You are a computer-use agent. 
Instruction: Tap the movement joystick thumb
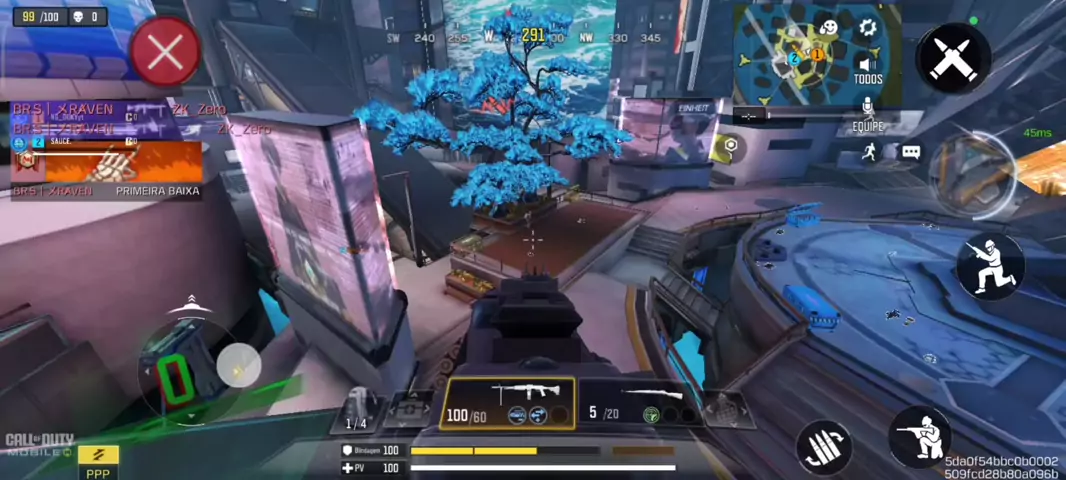[x=238, y=365]
